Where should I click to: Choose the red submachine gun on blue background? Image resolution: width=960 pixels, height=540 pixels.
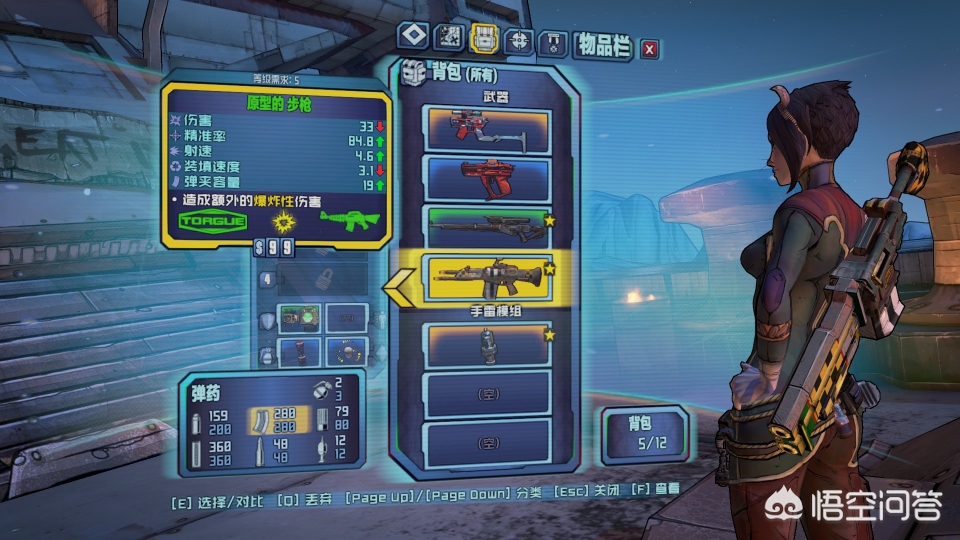coord(487,177)
